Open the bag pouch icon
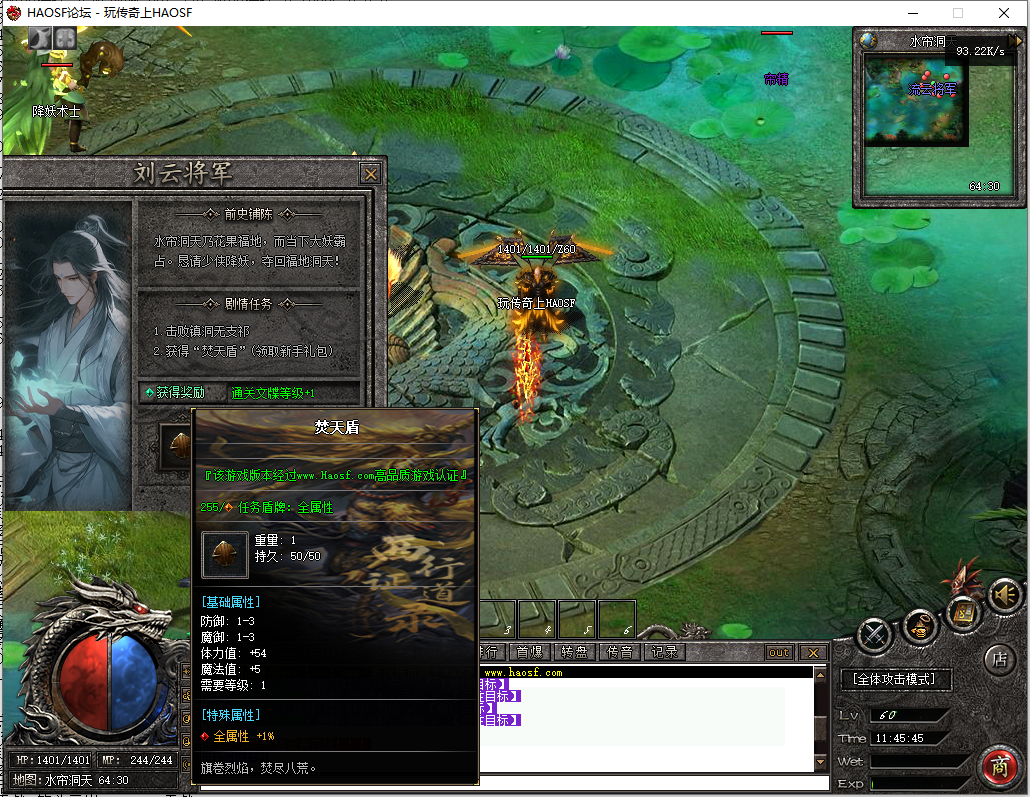Screen dimensions: 1030x797 920,627
